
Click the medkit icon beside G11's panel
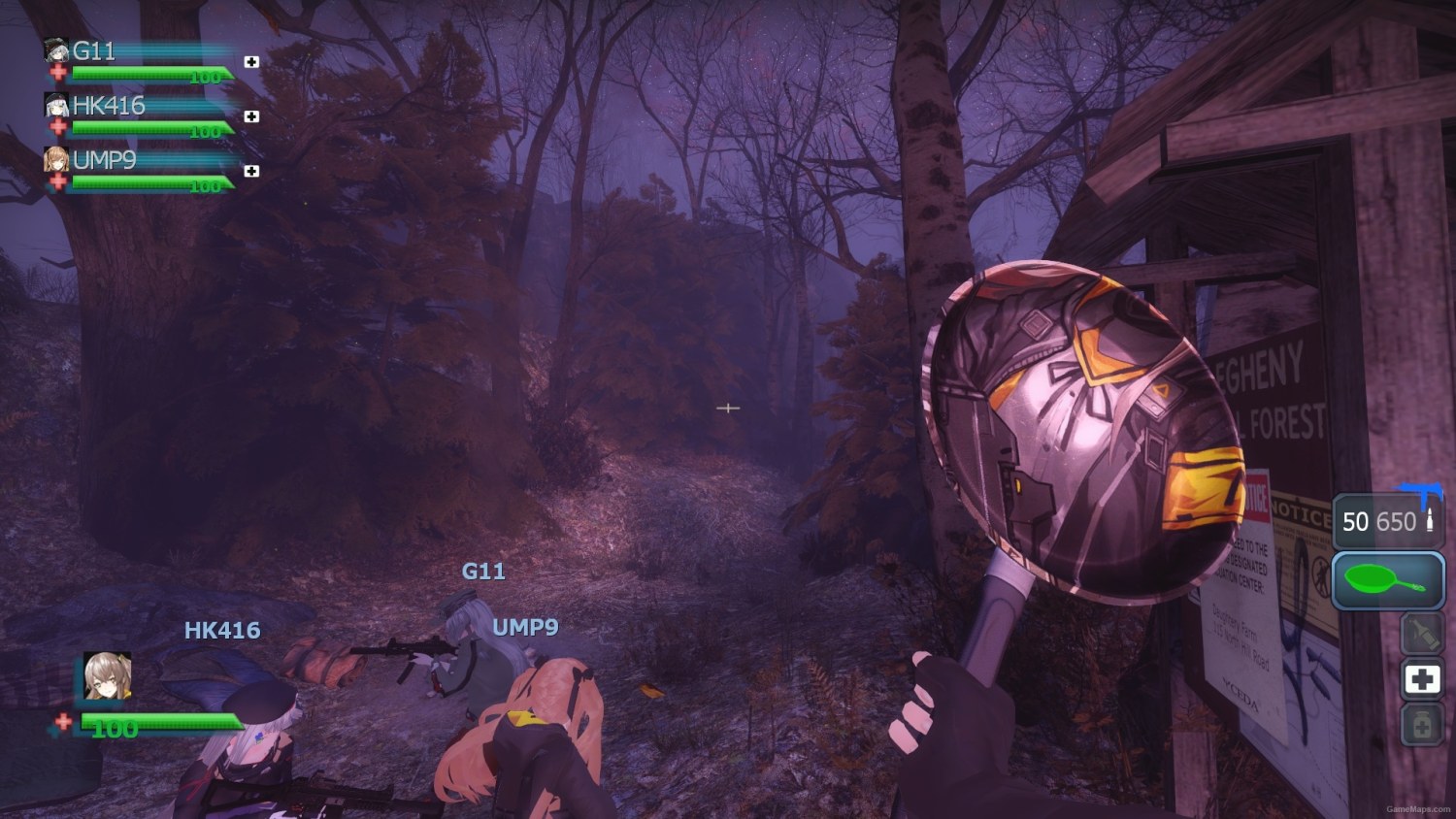(251, 62)
